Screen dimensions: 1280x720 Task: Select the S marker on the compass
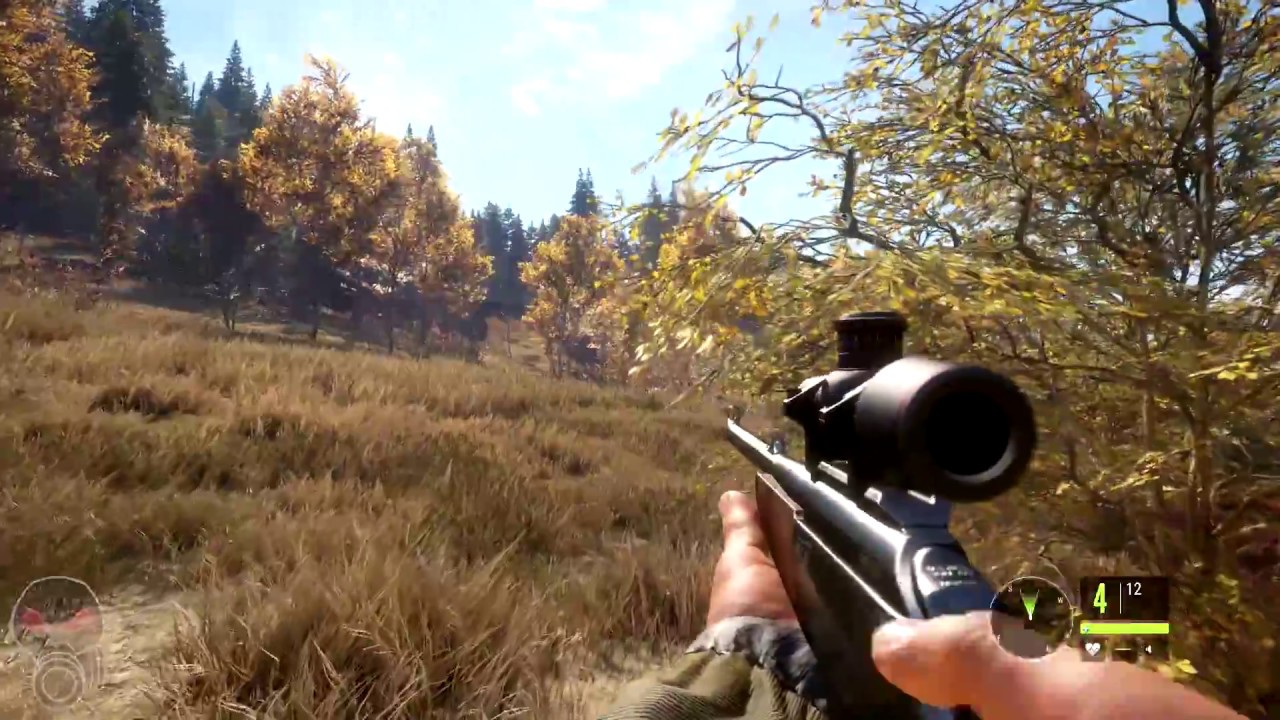pos(1010,588)
